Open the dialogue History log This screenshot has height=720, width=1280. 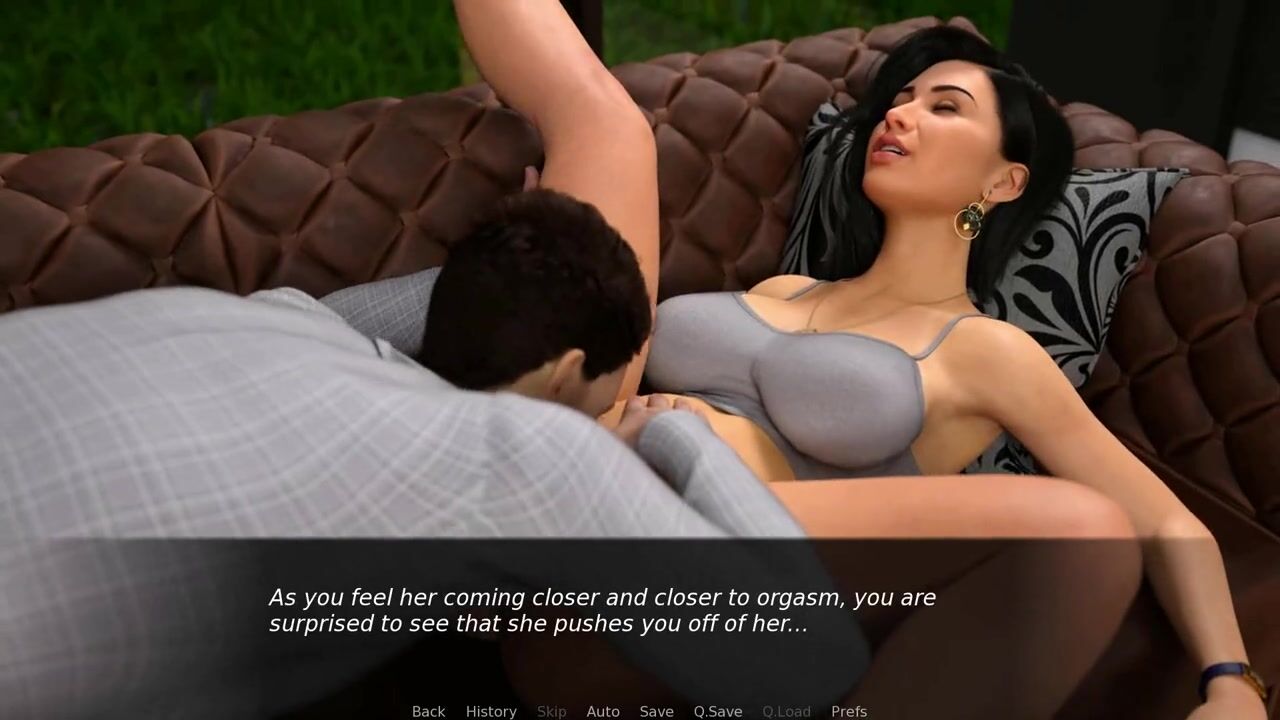coord(491,711)
